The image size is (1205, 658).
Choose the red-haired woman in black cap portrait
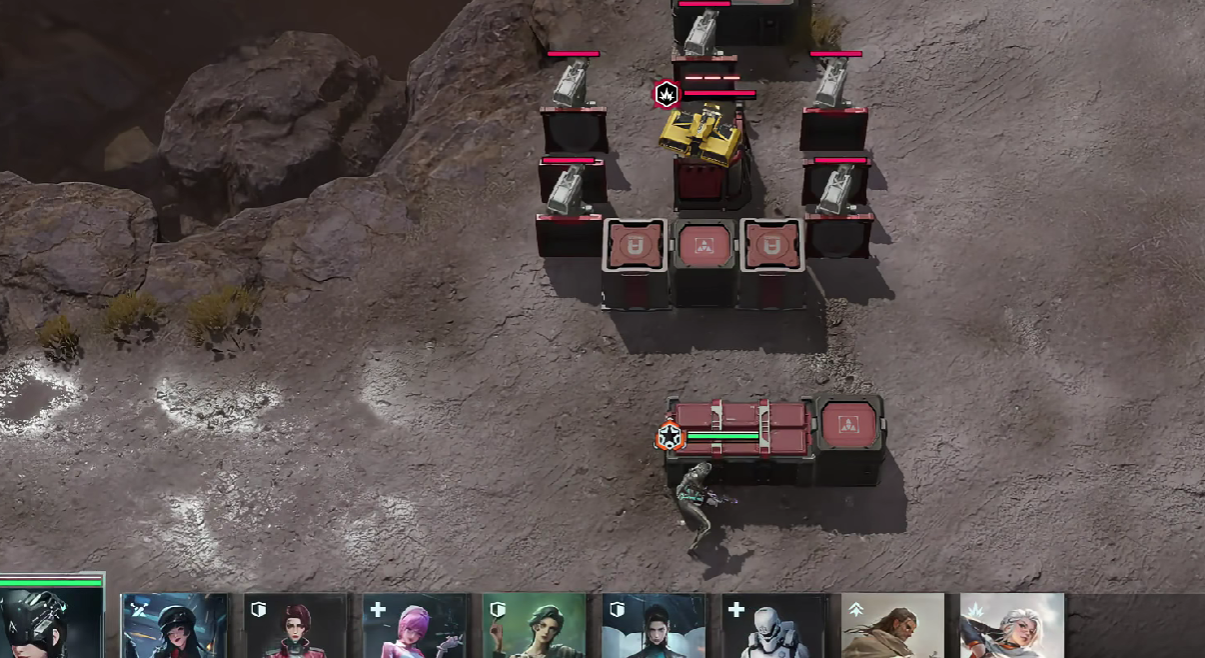tap(174, 626)
